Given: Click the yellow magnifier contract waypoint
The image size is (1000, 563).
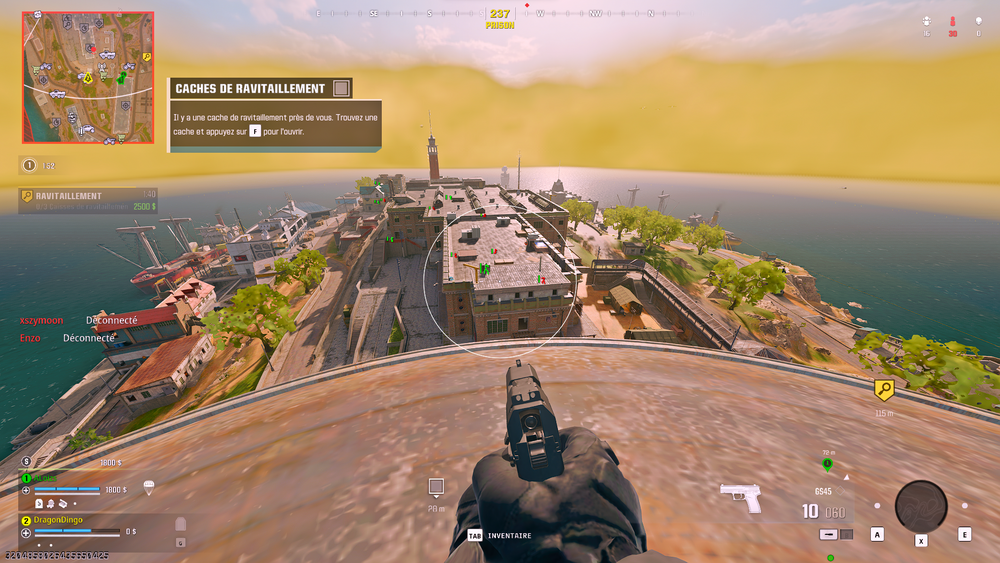Looking at the screenshot, I should [884, 390].
